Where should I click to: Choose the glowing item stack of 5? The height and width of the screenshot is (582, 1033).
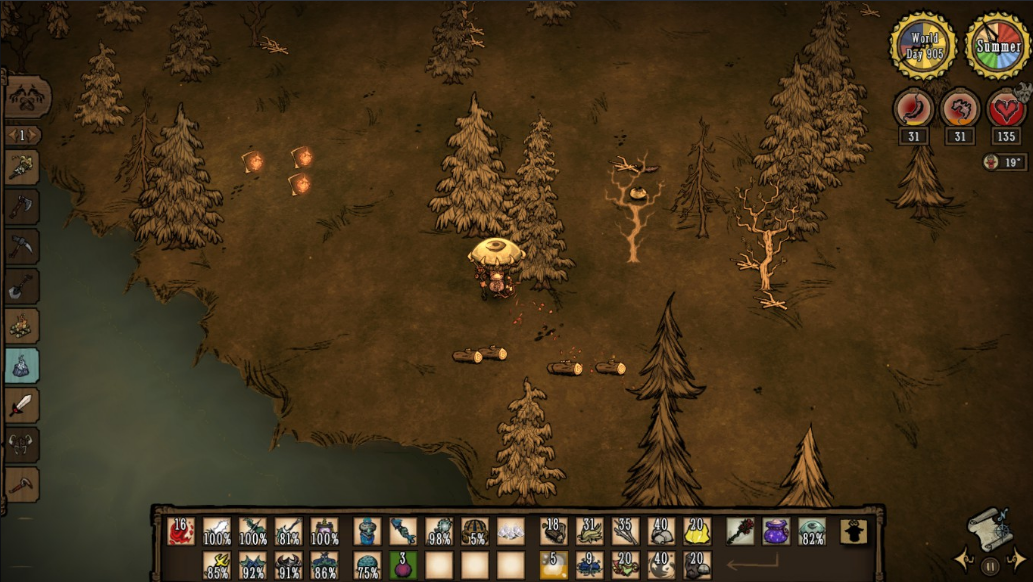click(554, 566)
